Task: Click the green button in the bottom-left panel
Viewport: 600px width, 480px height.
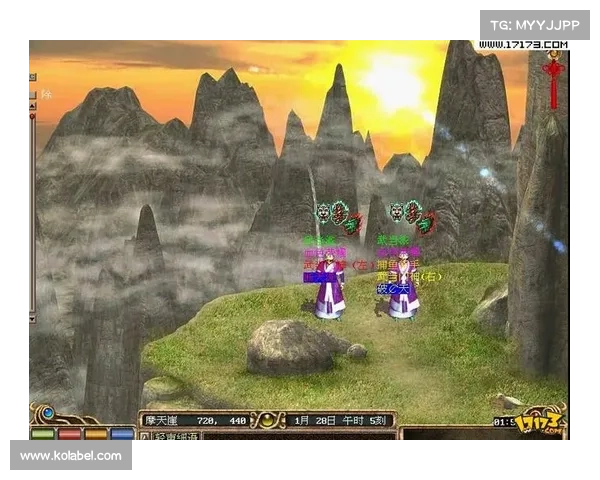Action: (42, 433)
